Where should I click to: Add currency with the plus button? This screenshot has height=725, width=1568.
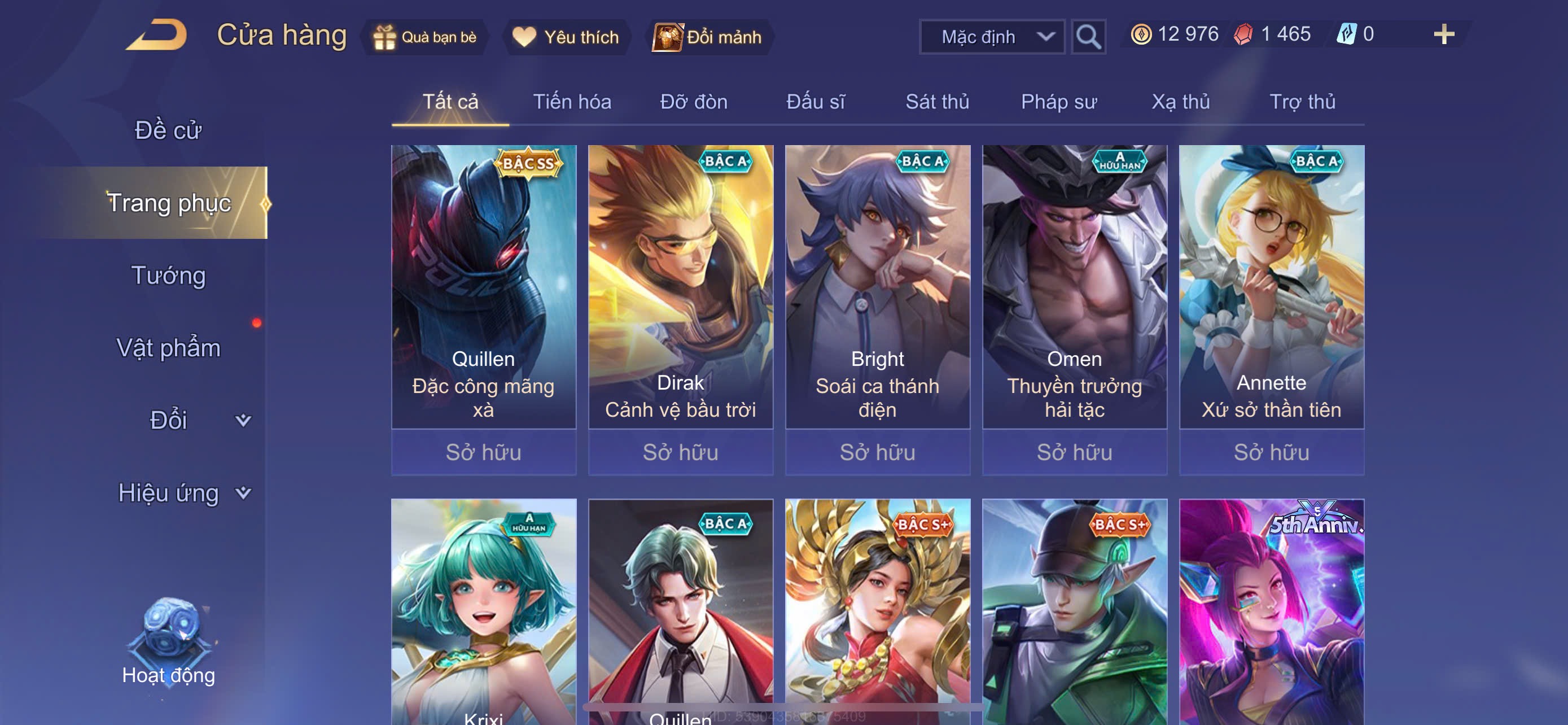coord(1443,34)
